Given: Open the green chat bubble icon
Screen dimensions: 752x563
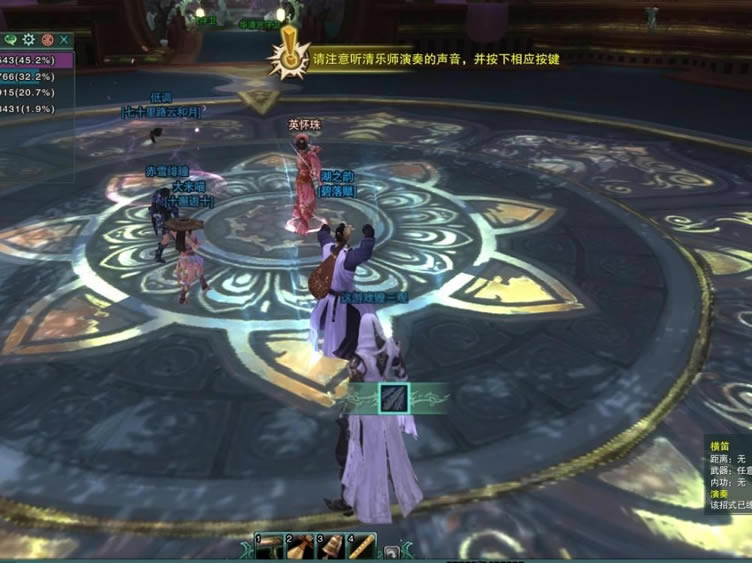Looking at the screenshot, I should pos(11,40).
